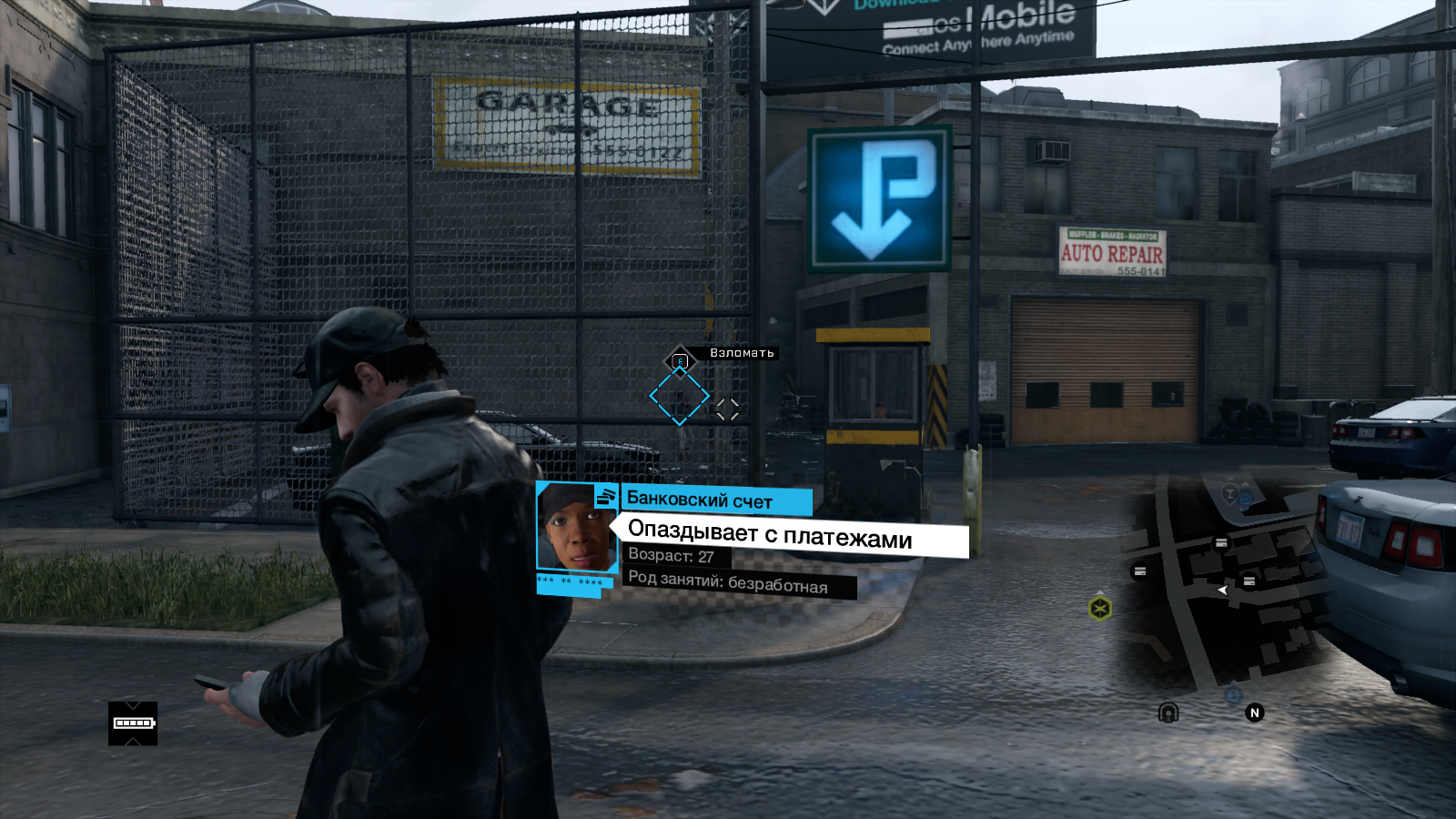Click the white player arrow on the minimap
Screen dimensions: 1456x819
pos(1223,591)
